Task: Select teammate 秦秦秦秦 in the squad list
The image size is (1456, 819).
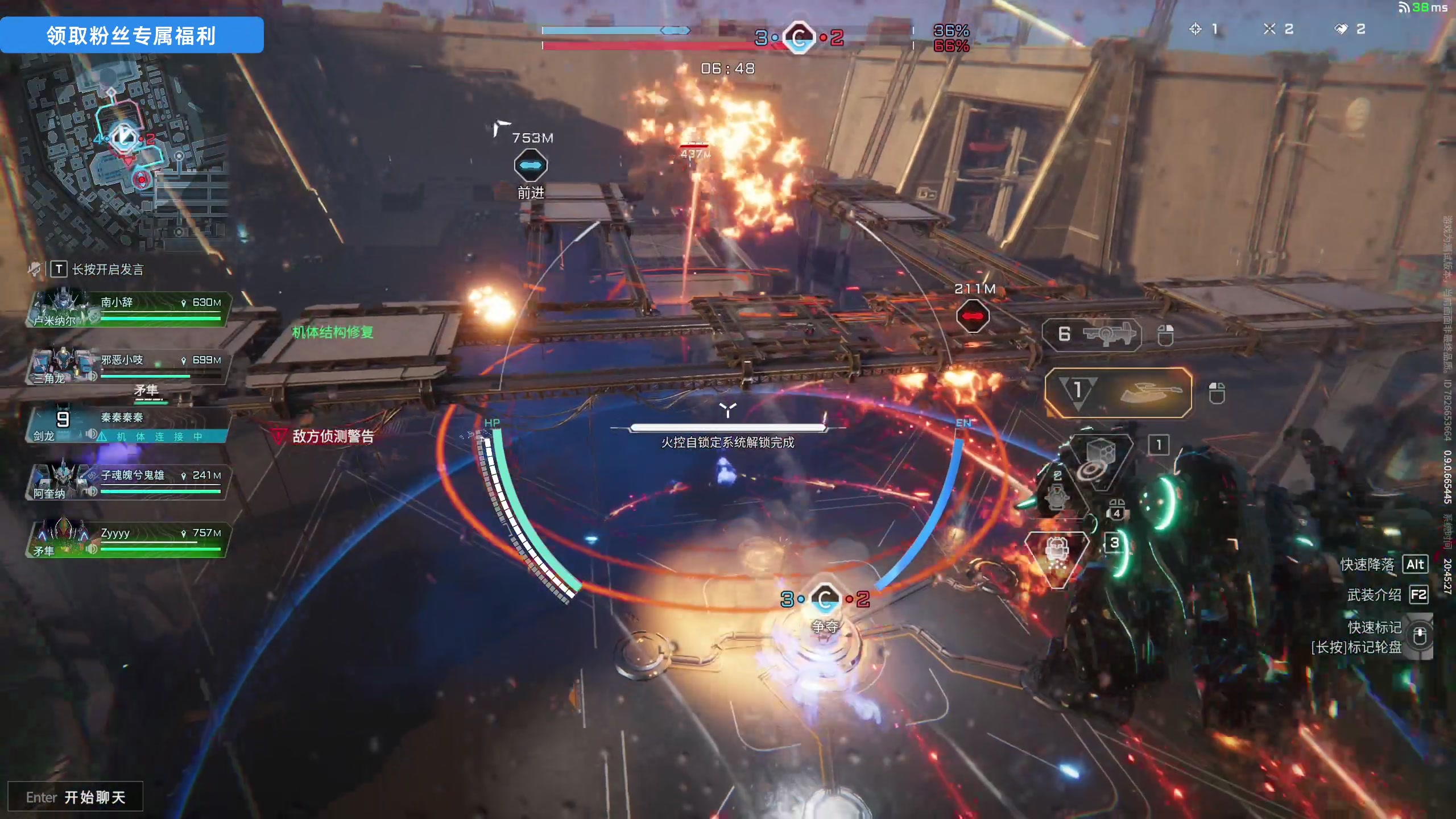Action: [128, 425]
